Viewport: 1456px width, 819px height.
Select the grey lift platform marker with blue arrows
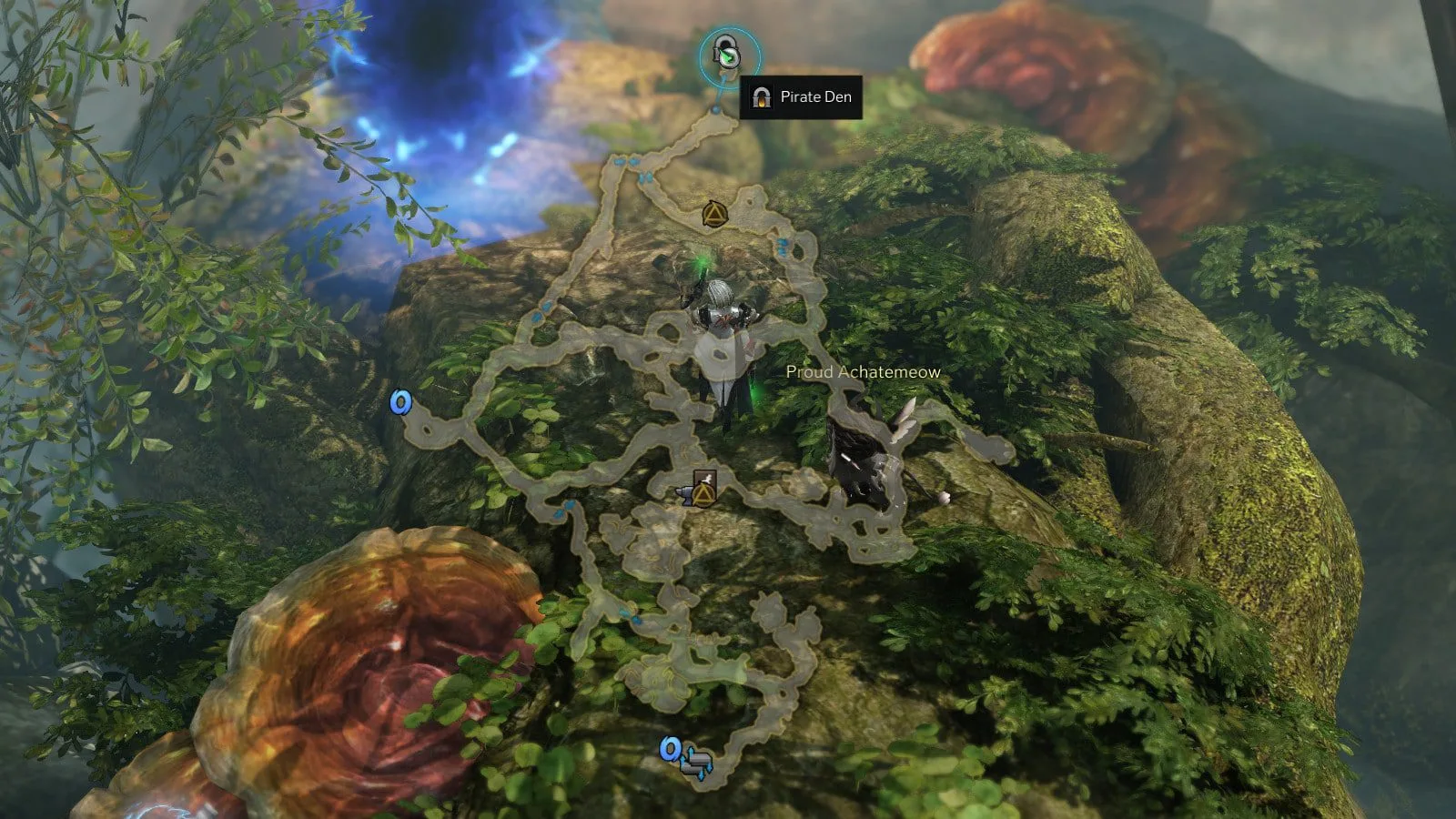tap(698, 762)
